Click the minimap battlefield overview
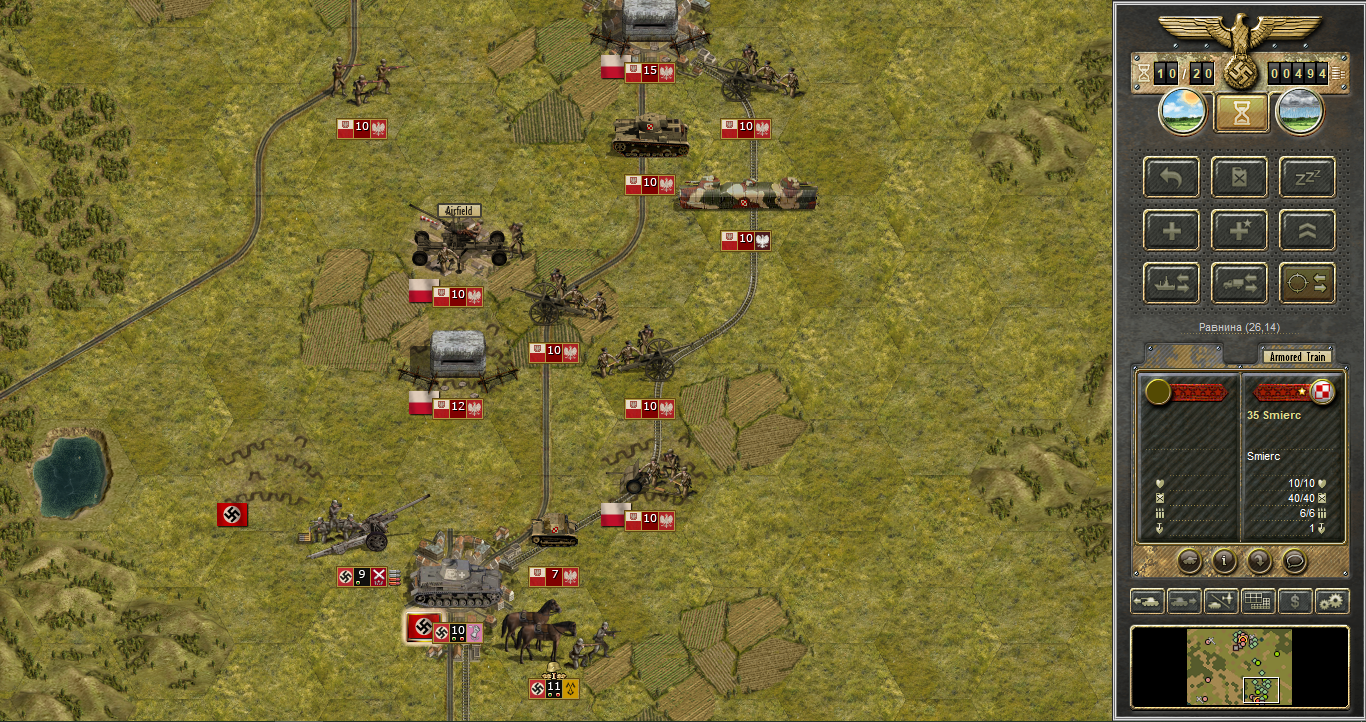 tap(1239, 667)
